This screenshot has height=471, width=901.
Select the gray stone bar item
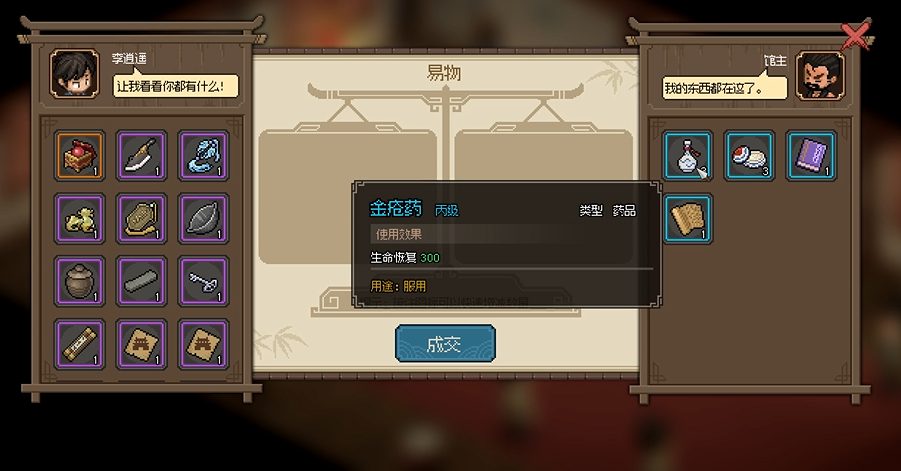point(141,281)
